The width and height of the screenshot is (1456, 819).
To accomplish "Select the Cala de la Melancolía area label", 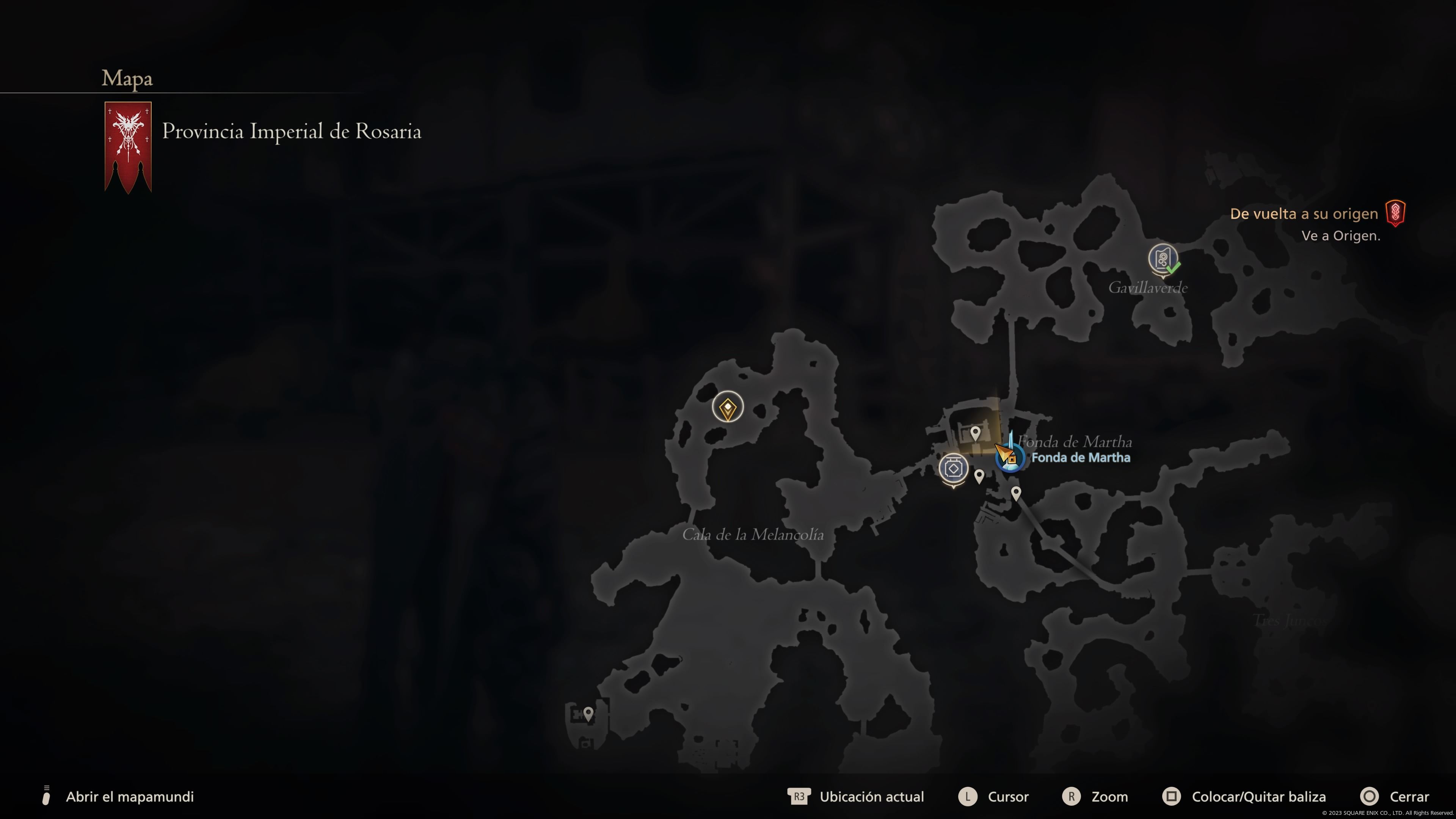I will pyautogui.click(x=752, y=535).
